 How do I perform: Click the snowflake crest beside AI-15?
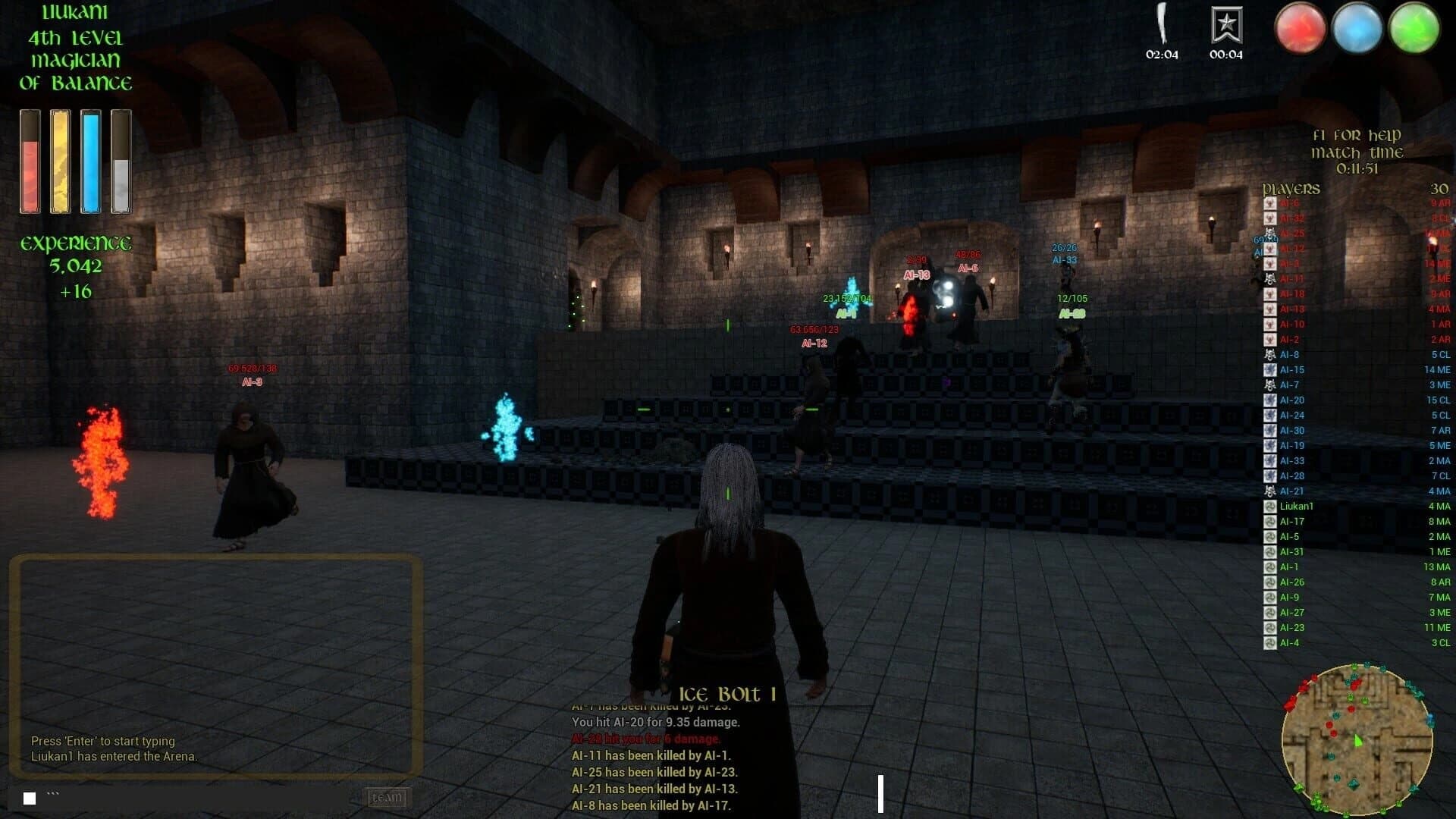[x=1269, y=369]
